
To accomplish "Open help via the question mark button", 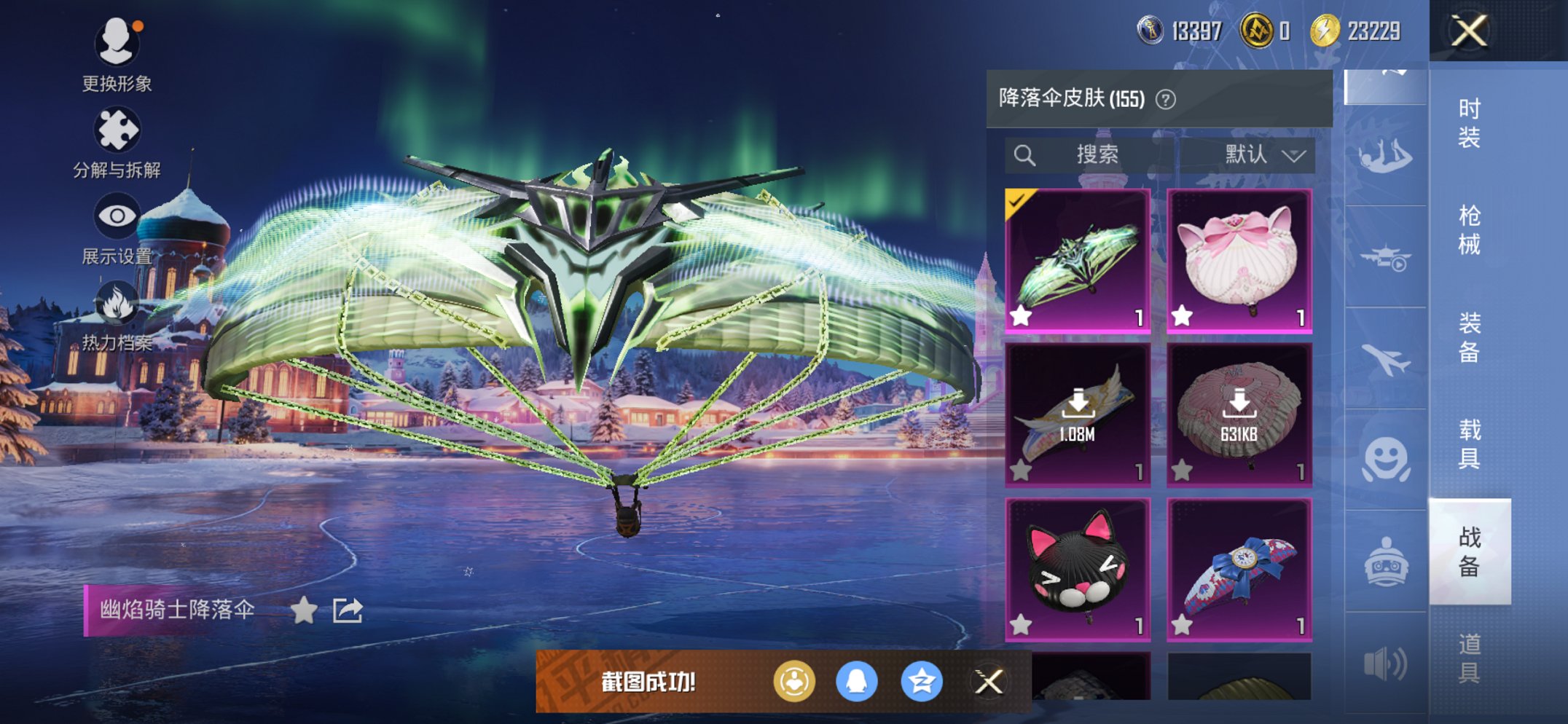I will coord(1166,98).
